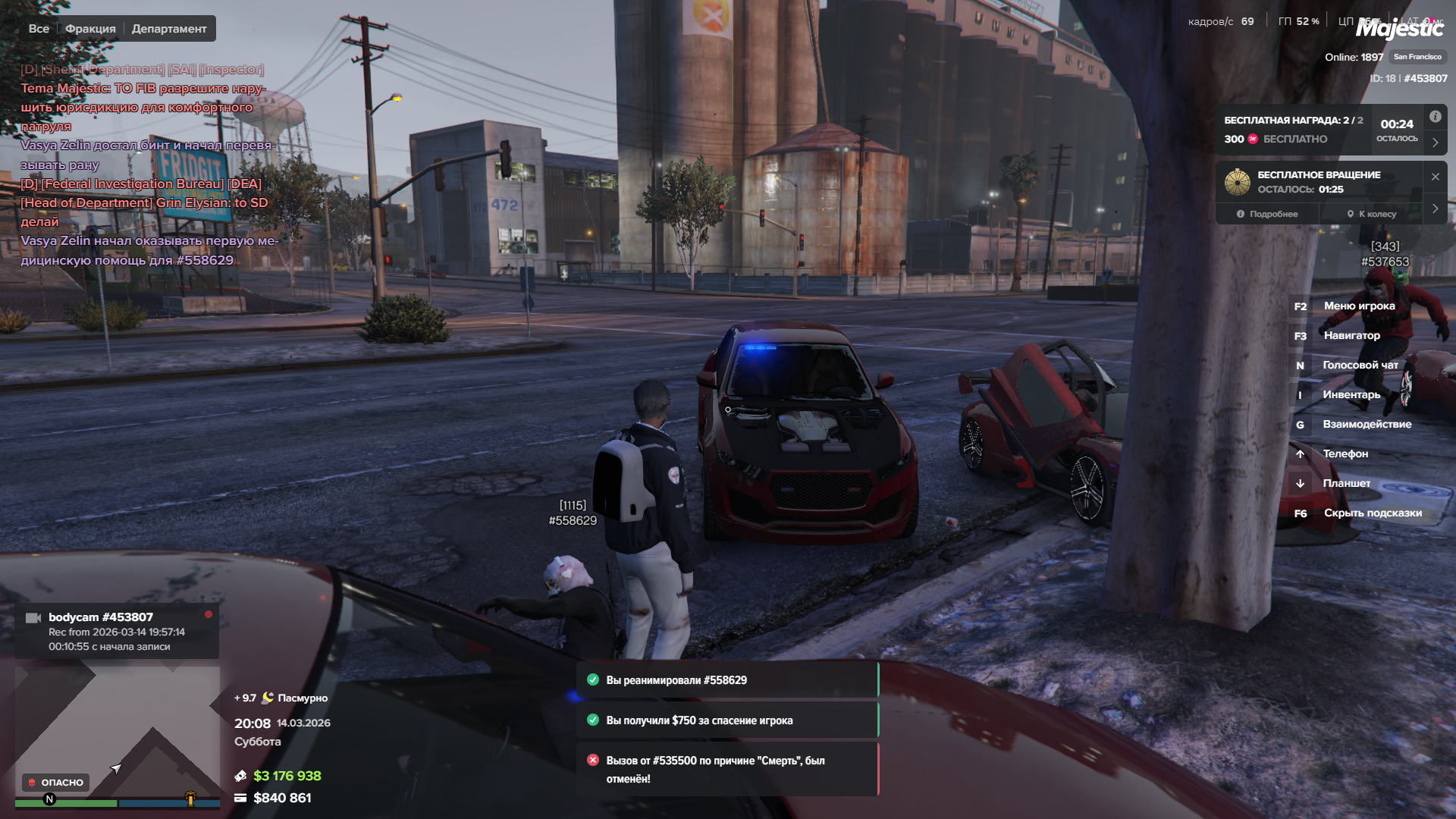Select the Фракция chat tab
The image size is (1456, 819).
[90, 29]
